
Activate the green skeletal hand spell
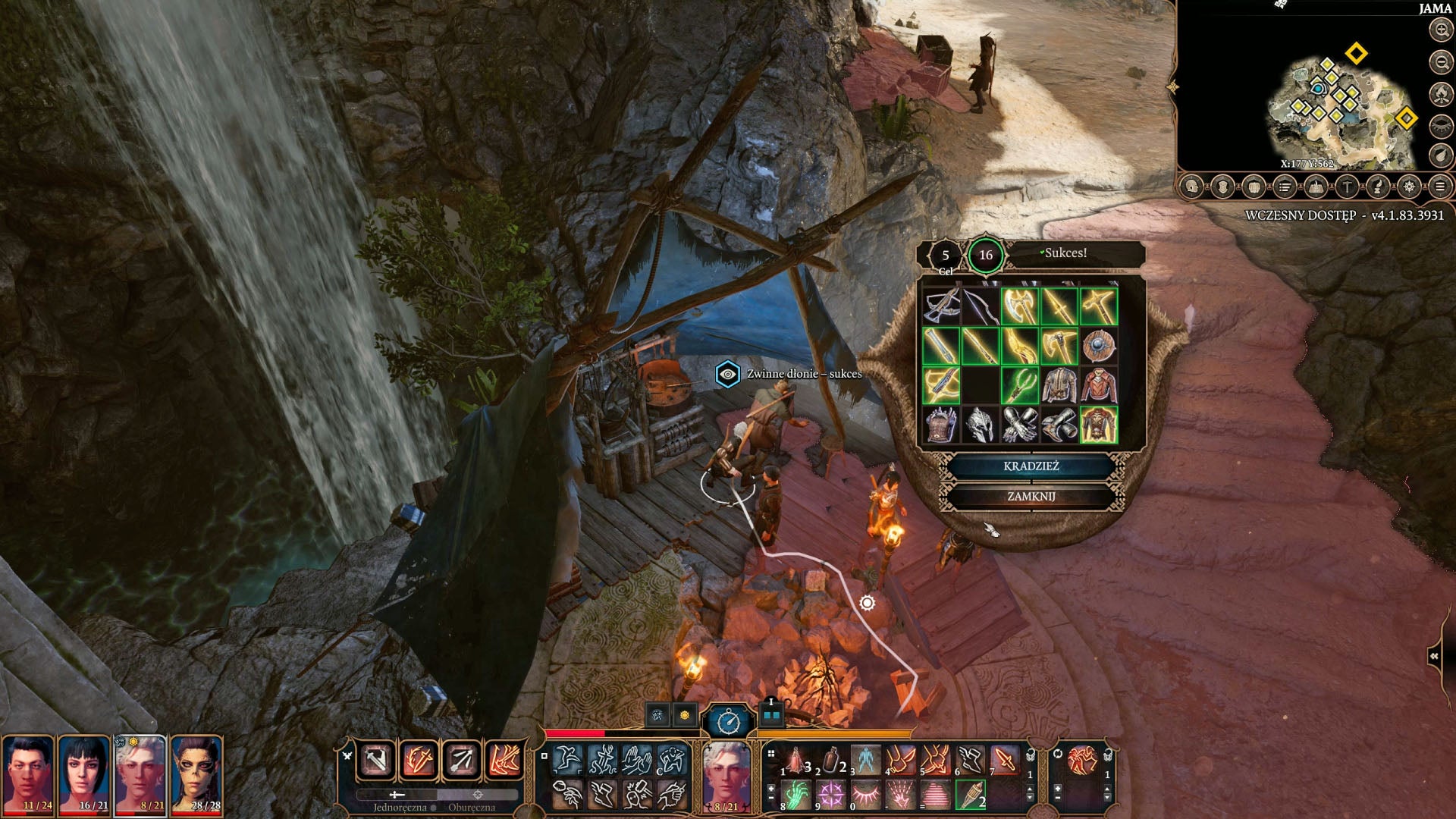click(795, 795)
